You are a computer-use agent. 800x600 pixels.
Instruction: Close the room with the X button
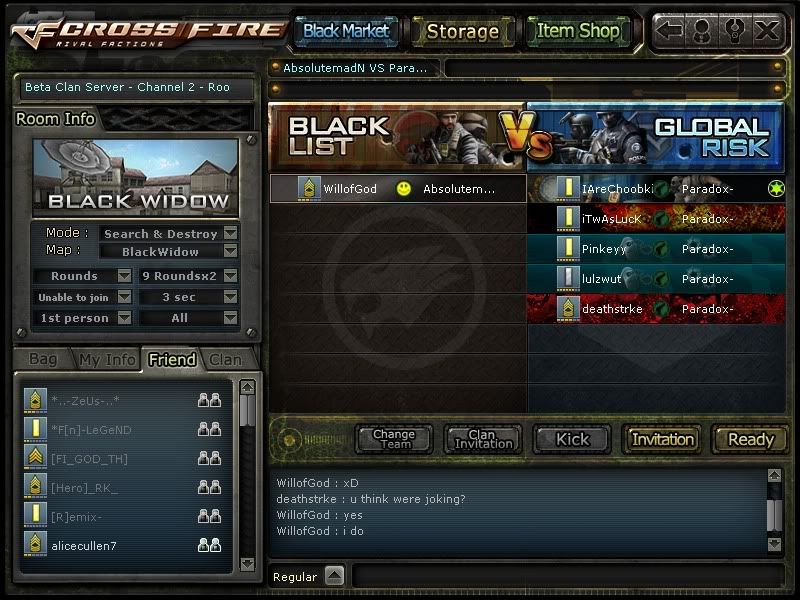(767, 31)
